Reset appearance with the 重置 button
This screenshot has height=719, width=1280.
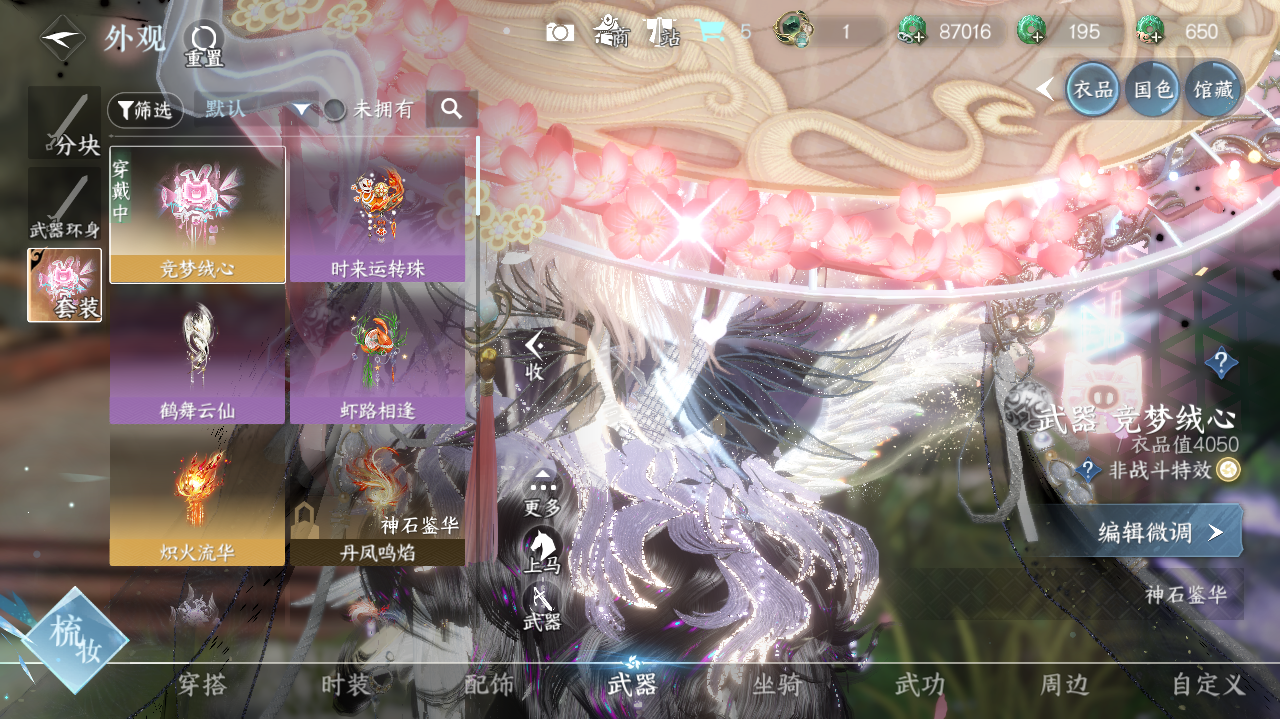(203, 44)
